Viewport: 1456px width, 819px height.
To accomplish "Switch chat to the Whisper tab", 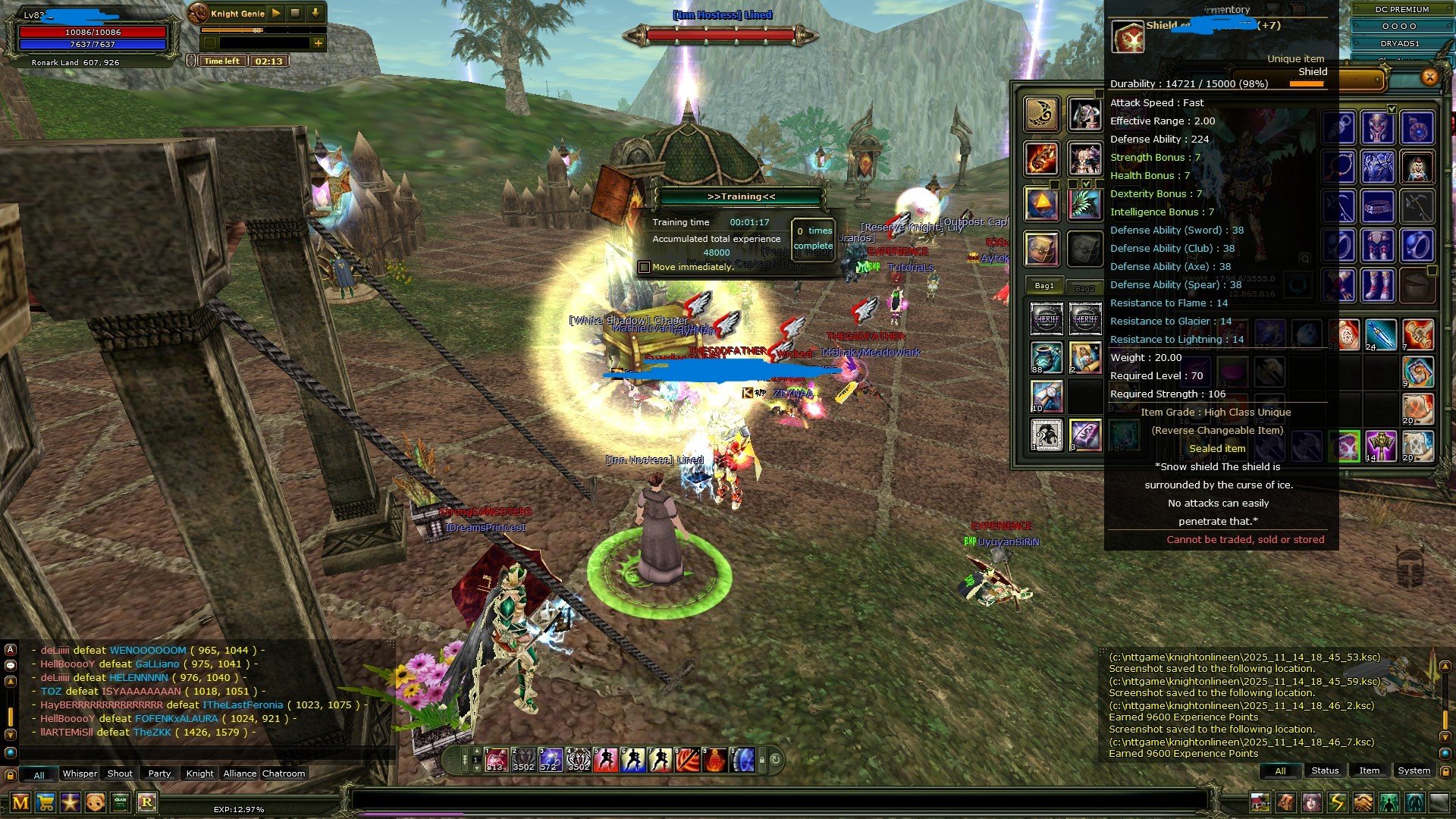I will pos(79,773).
